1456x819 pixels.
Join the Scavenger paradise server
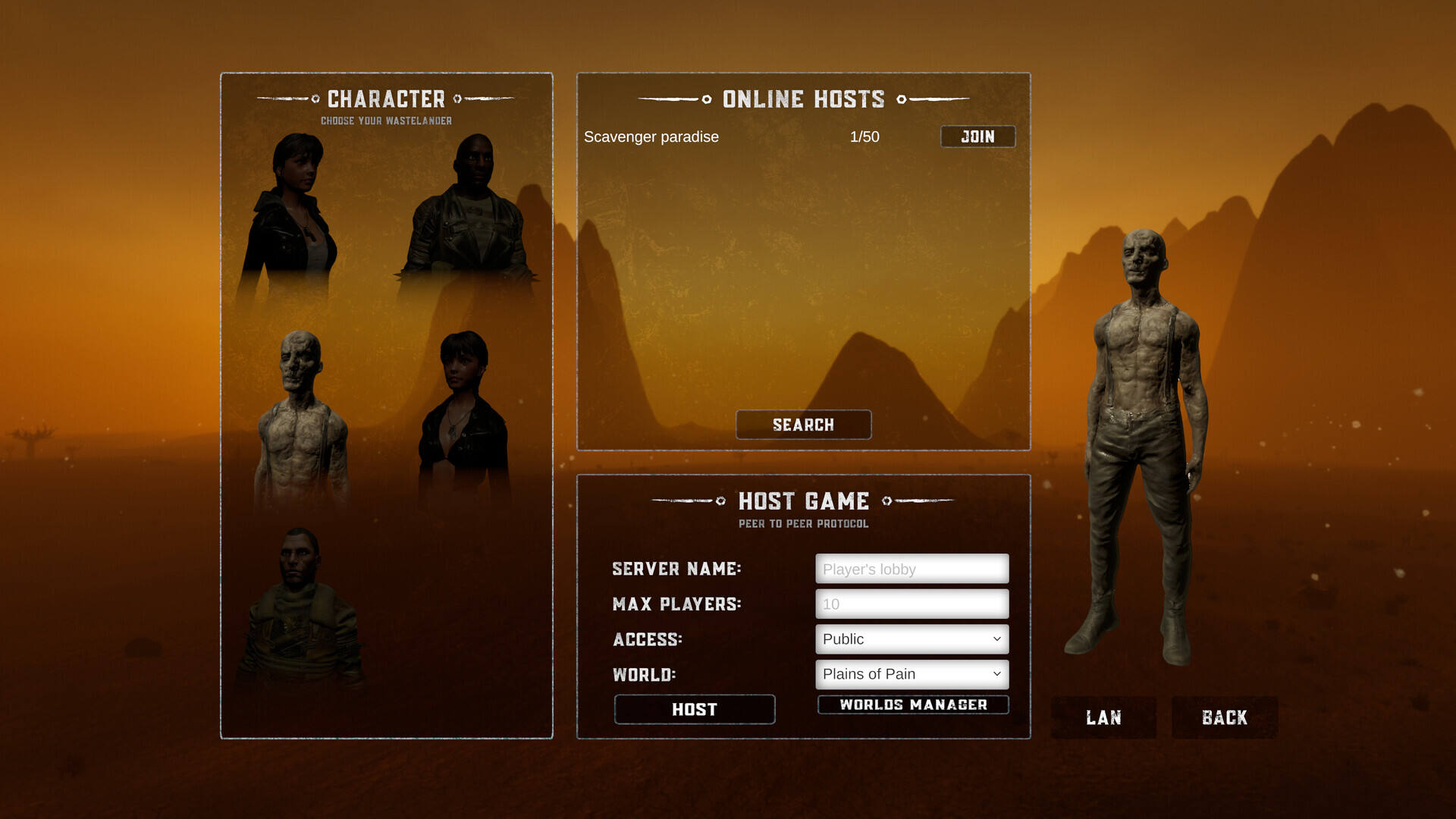pyautogui.click(x=977, y=136)
